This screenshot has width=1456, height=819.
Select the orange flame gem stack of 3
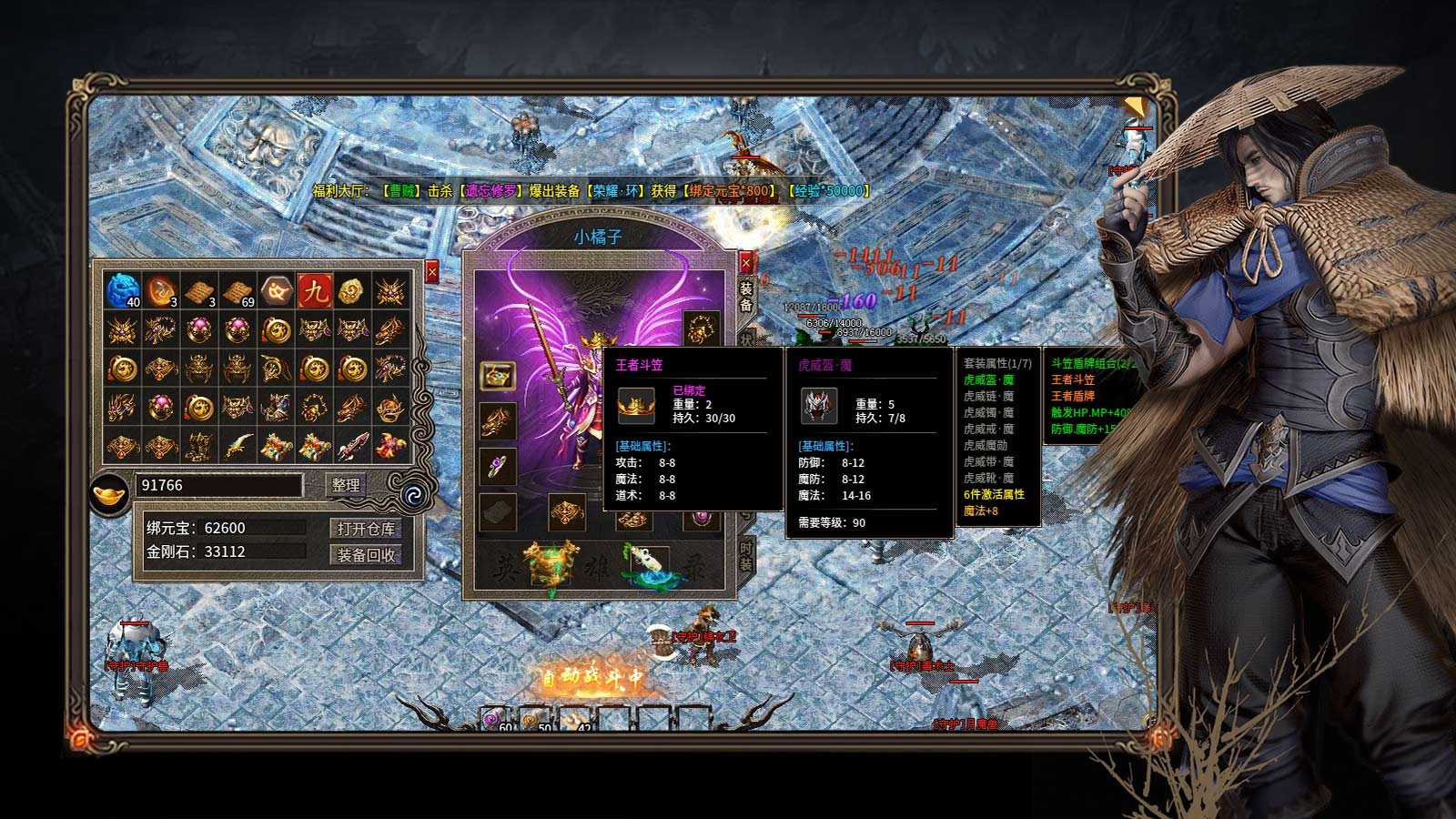tap(161, 291)
